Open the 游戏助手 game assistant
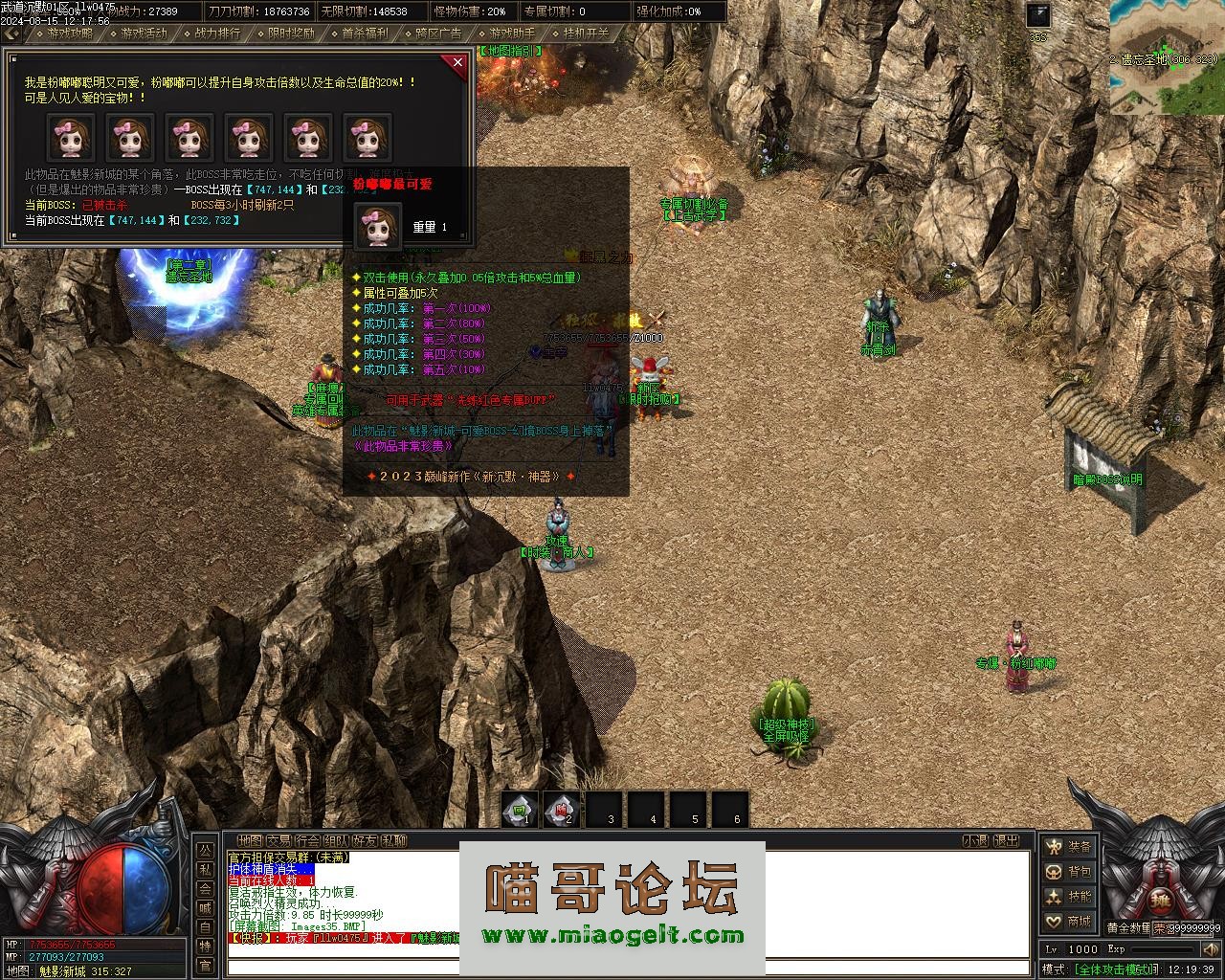 pyautogui.click(x=512, y=33)
